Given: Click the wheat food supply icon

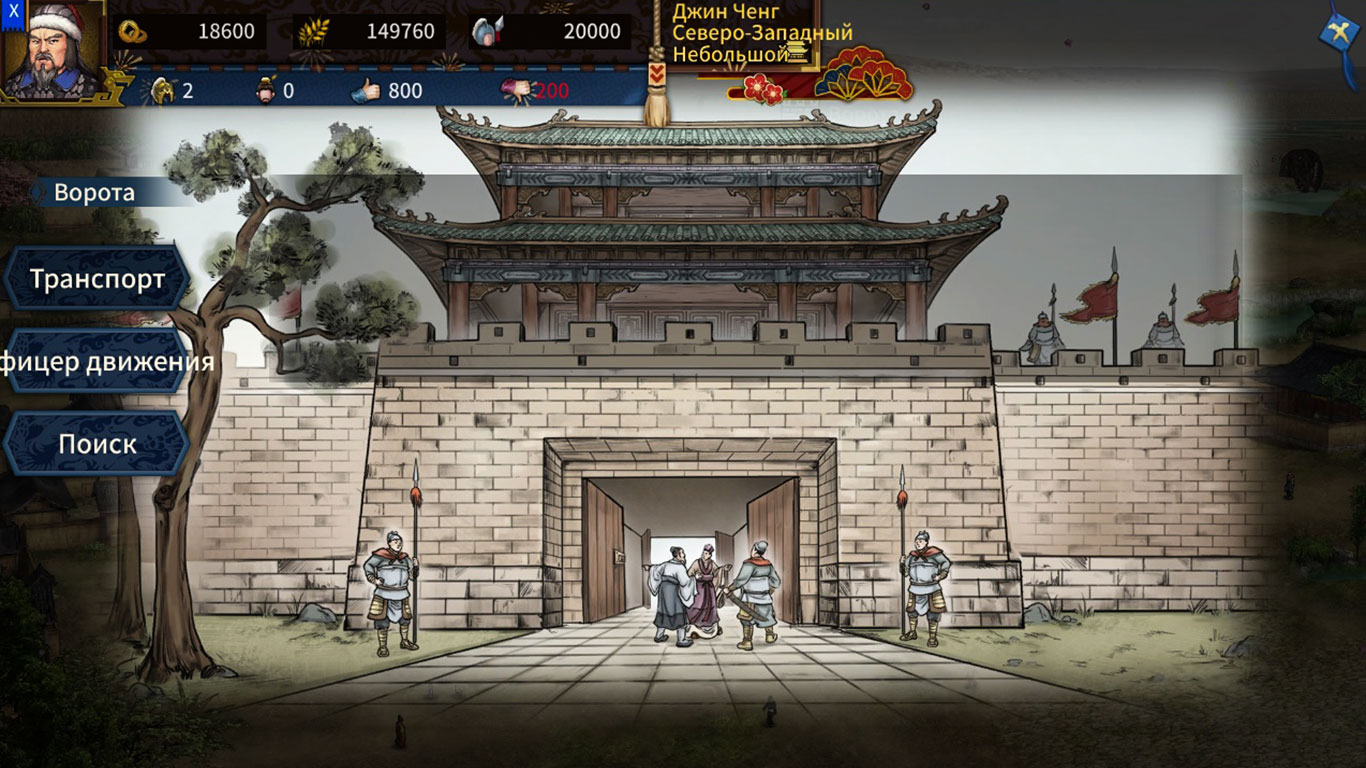Looking at the screenshot, I should pos(313,31).
